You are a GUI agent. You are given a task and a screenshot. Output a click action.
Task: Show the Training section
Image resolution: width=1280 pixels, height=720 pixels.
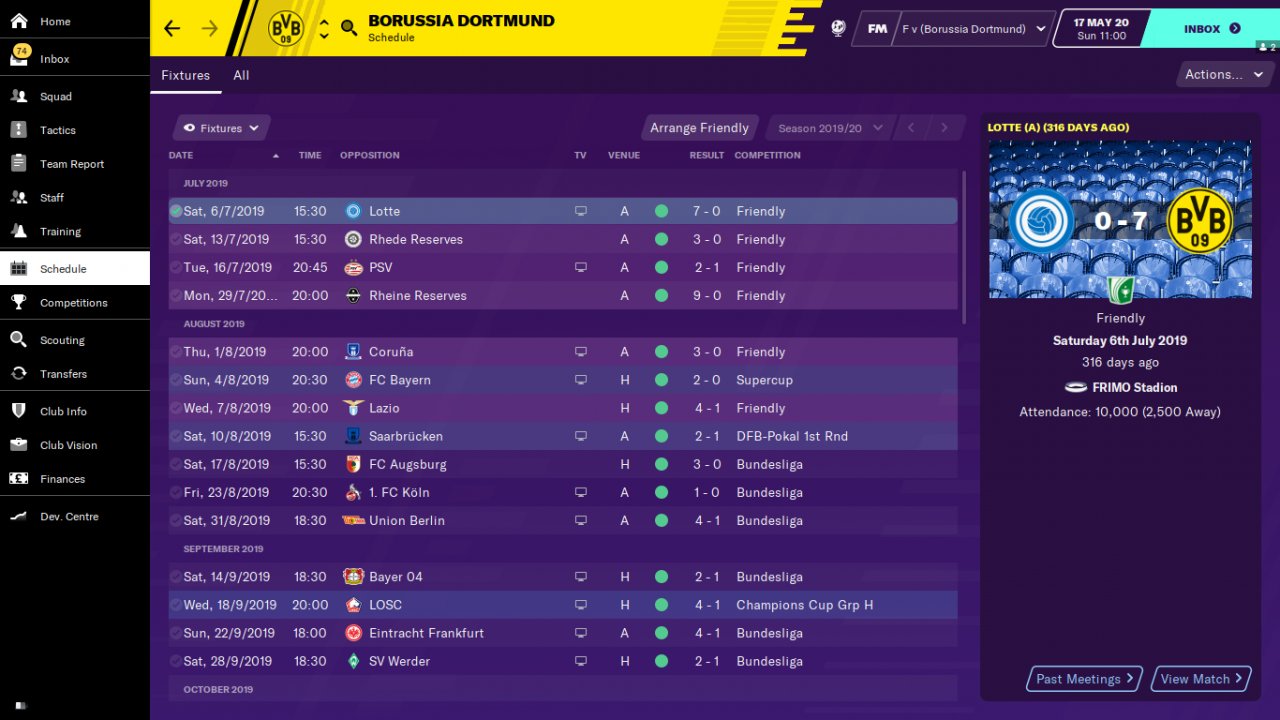(60, 232)
